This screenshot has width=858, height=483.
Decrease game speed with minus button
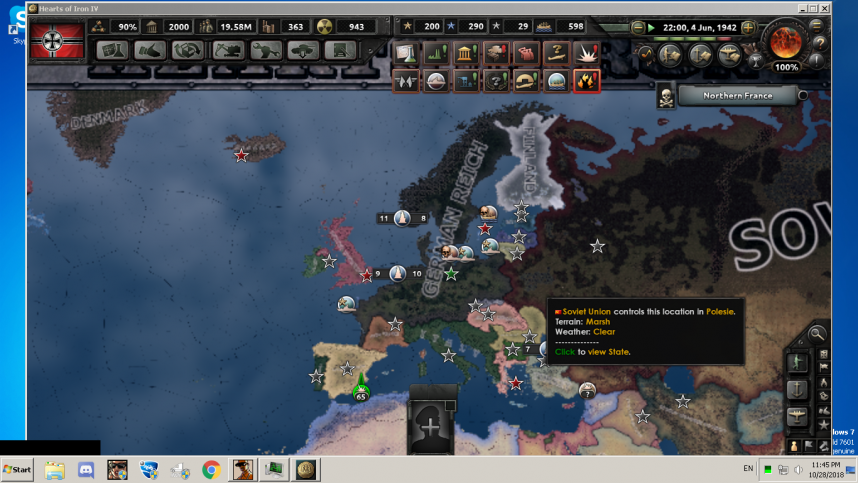click(x=637, y=27)
